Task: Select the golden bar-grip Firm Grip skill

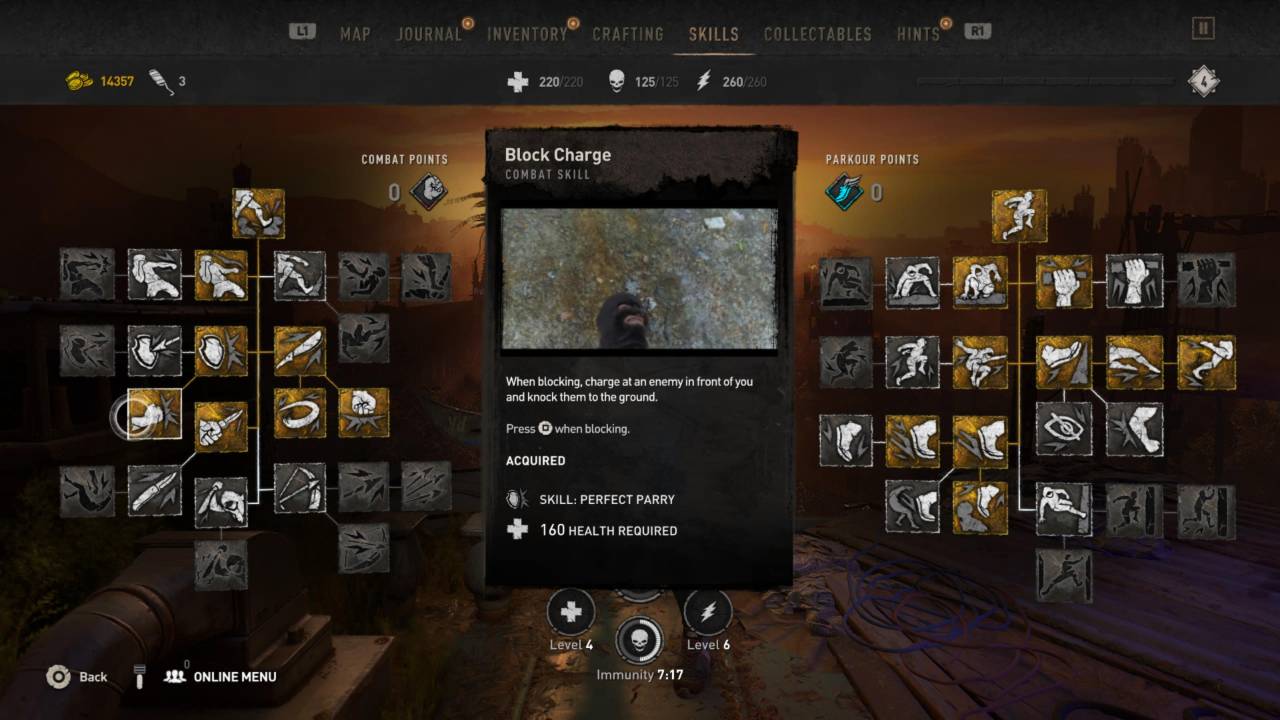Action: [1063, 281]
